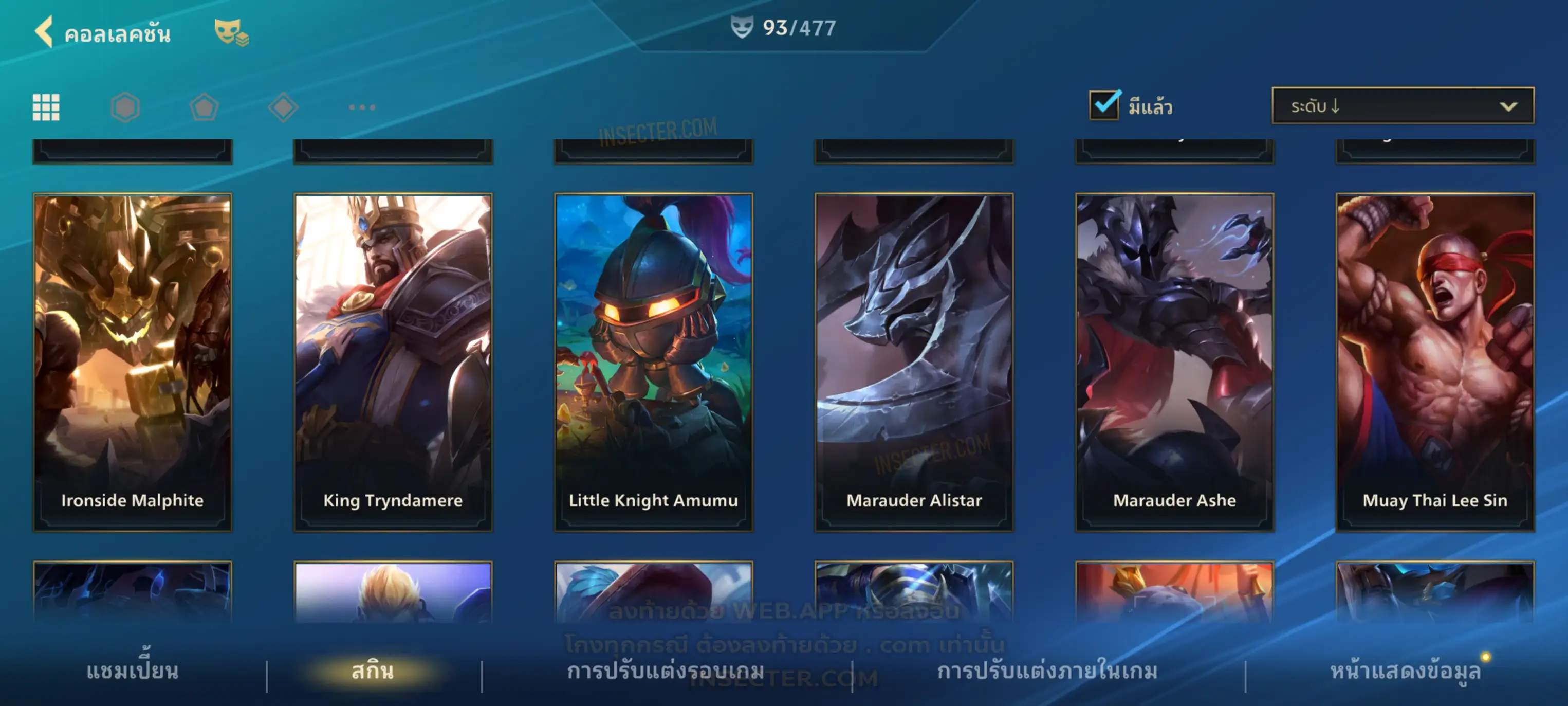The height and width of the screenshot is (706, 1568).
Task: Filter skins by hexagon rarity icon
Action: click(x=125, y=107)
